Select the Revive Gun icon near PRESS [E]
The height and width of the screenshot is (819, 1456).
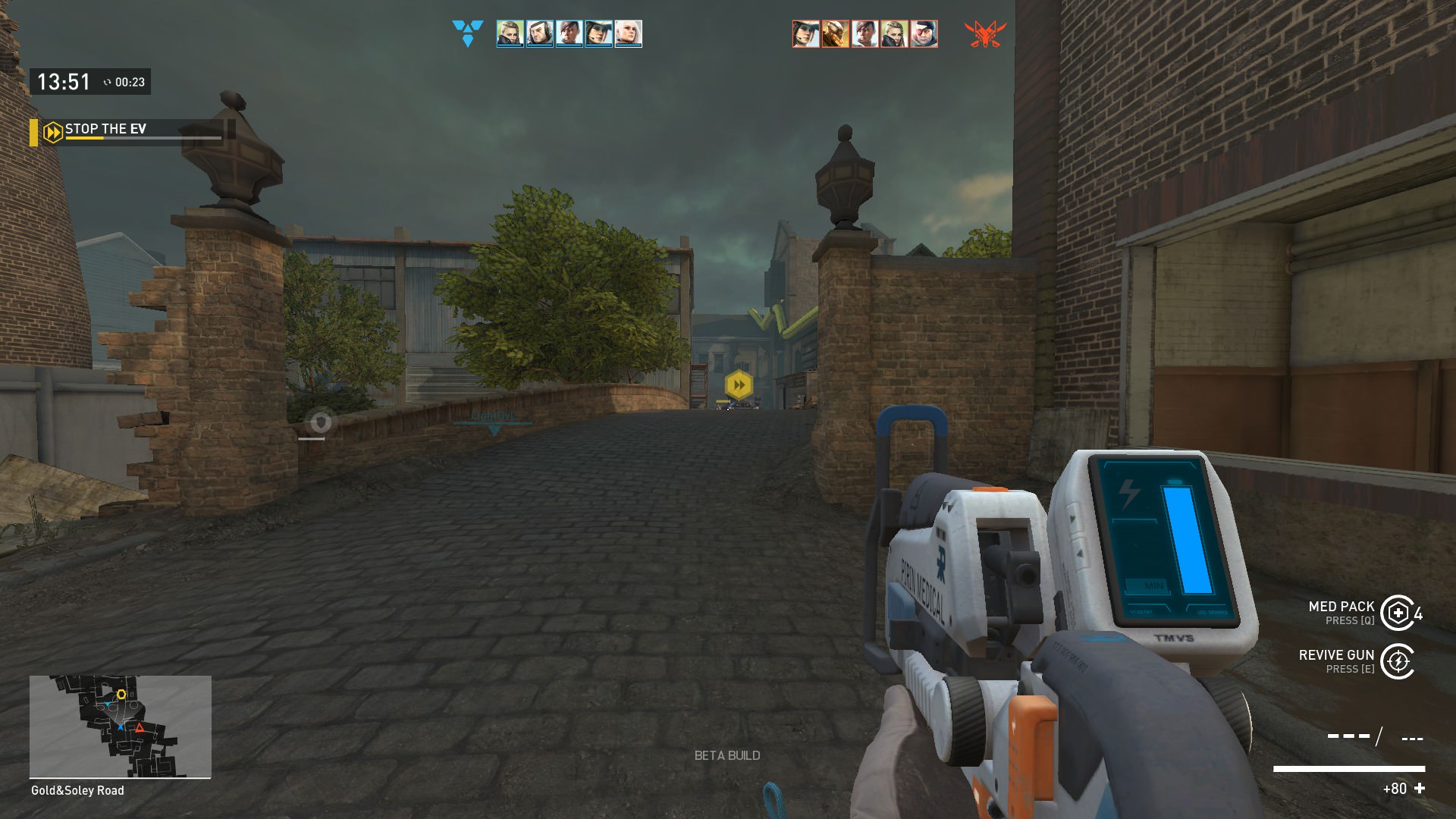(1398, 661)
